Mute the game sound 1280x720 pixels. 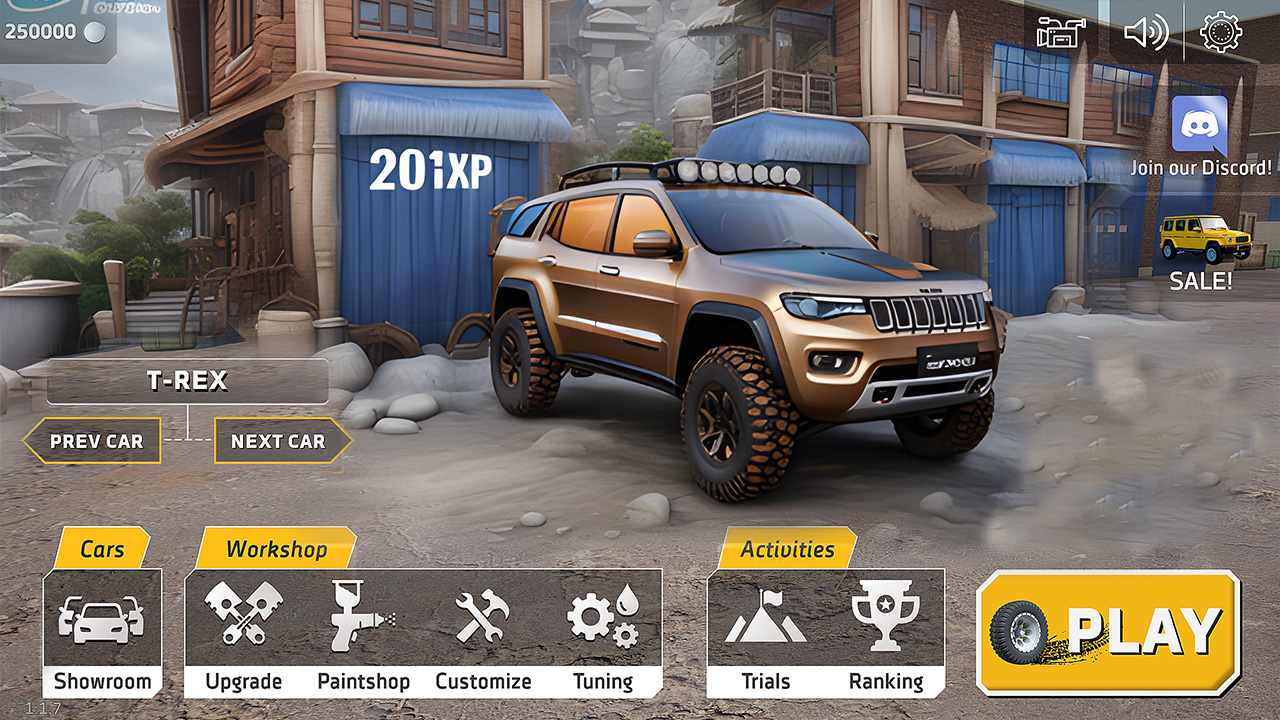coord(1148,33)
